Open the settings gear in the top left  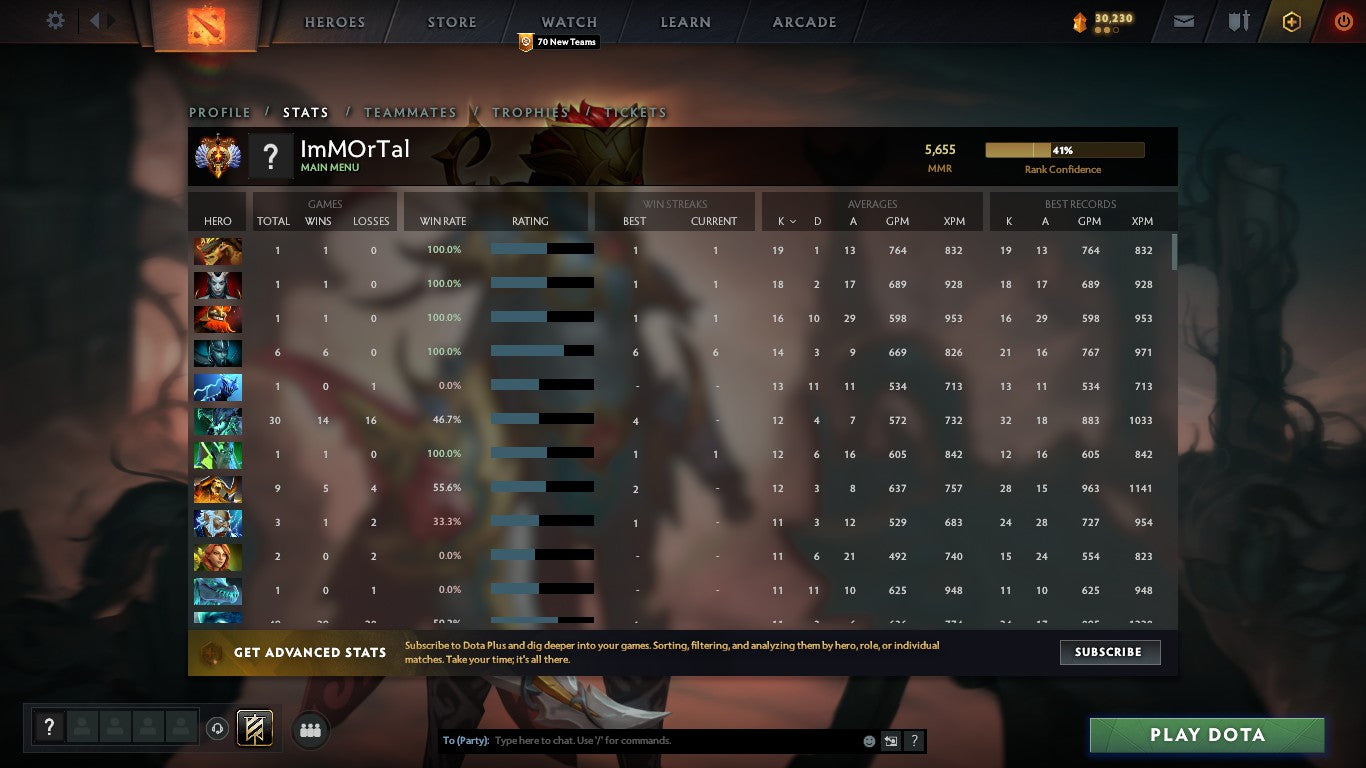tap(55, 20)
